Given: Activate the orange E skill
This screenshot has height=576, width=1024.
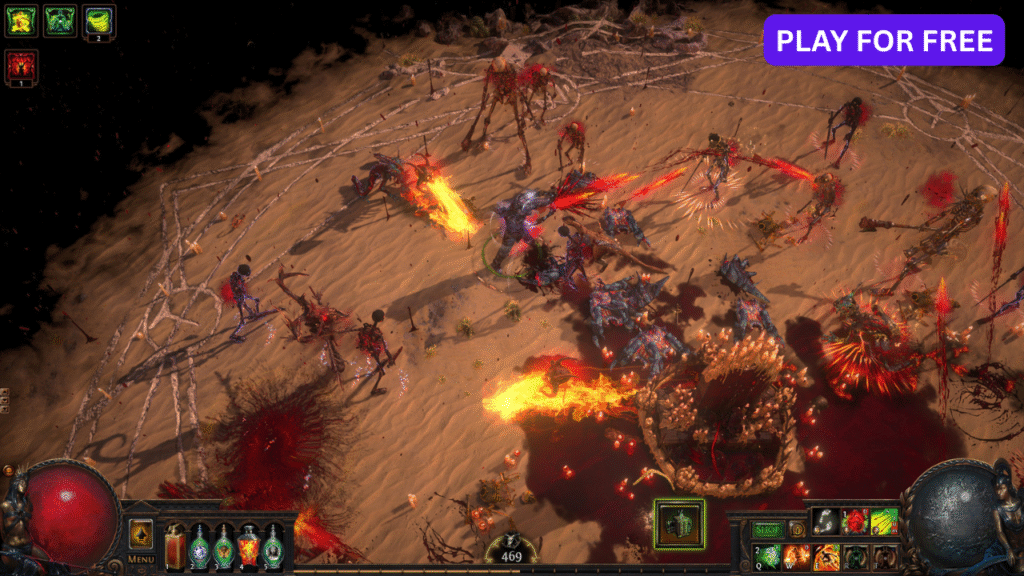Looking at the screenshot, I should (827, 557).
